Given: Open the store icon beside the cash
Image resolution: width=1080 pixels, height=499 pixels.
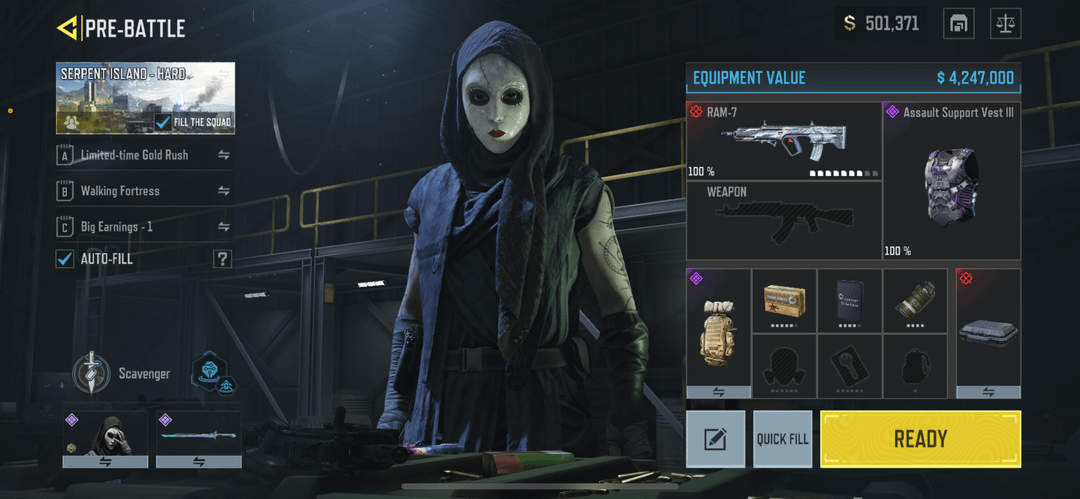Looking at the screenshot, I should pyautogui.click(x=958, y=23).
